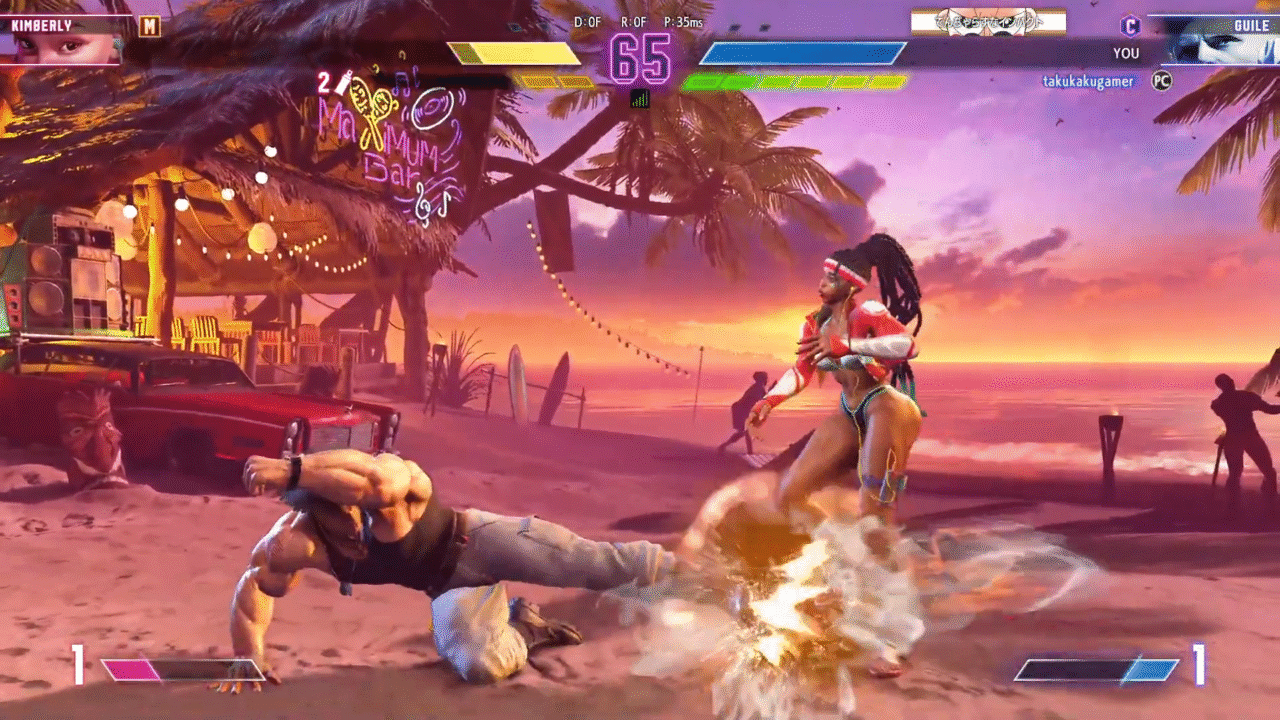Select the purple C control type badge

[x=1129, y=26]
